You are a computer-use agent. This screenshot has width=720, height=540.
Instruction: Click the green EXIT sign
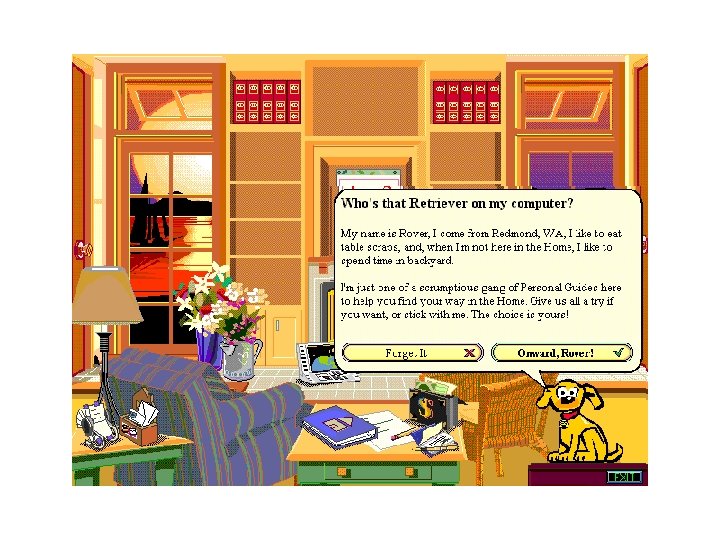tap(624, 477)
